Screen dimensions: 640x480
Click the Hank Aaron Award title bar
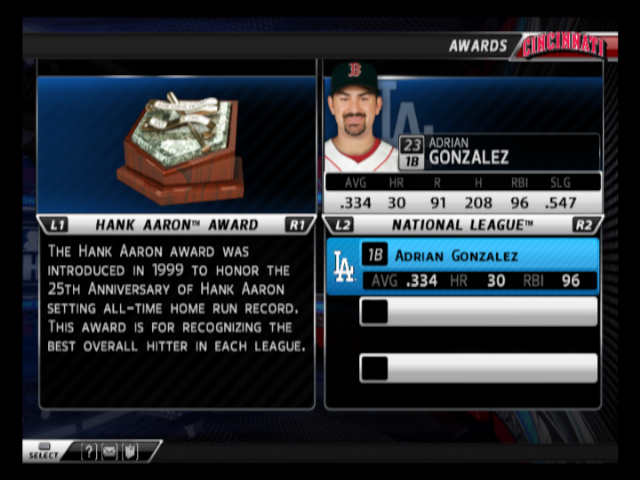tap(176, 225)
